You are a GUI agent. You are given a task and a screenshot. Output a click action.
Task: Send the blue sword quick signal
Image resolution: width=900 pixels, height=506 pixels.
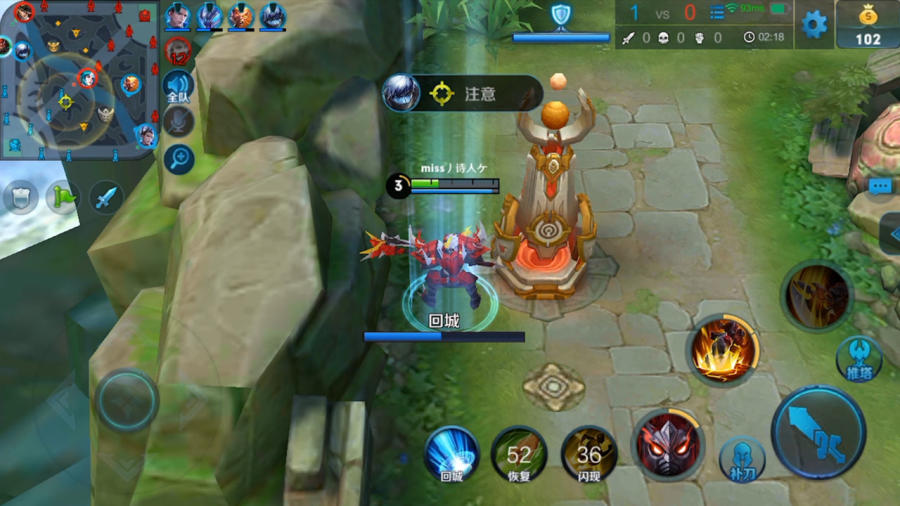tap(106, 197)
